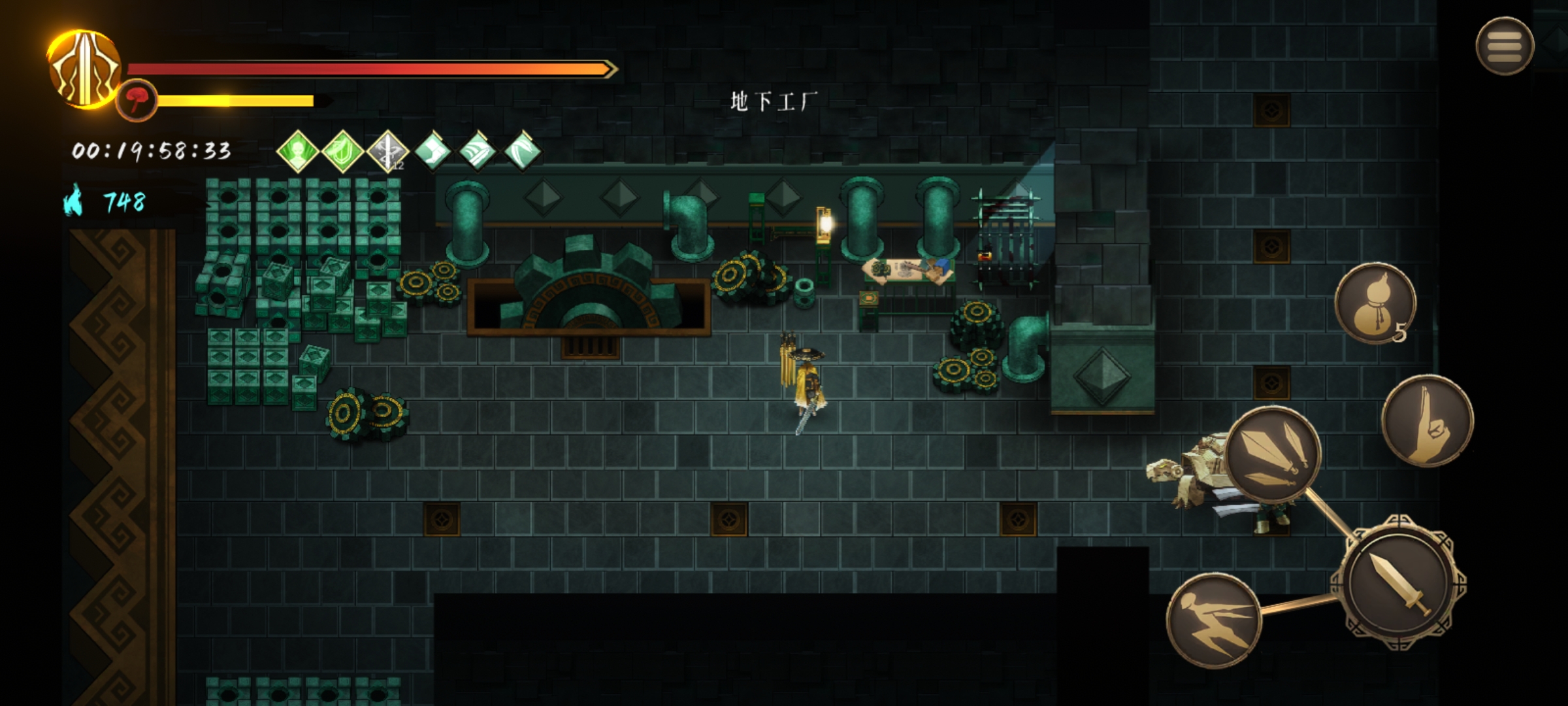Check the teal boot relic icon
The image size is (1568, 706).
click(x=433, y=152)
